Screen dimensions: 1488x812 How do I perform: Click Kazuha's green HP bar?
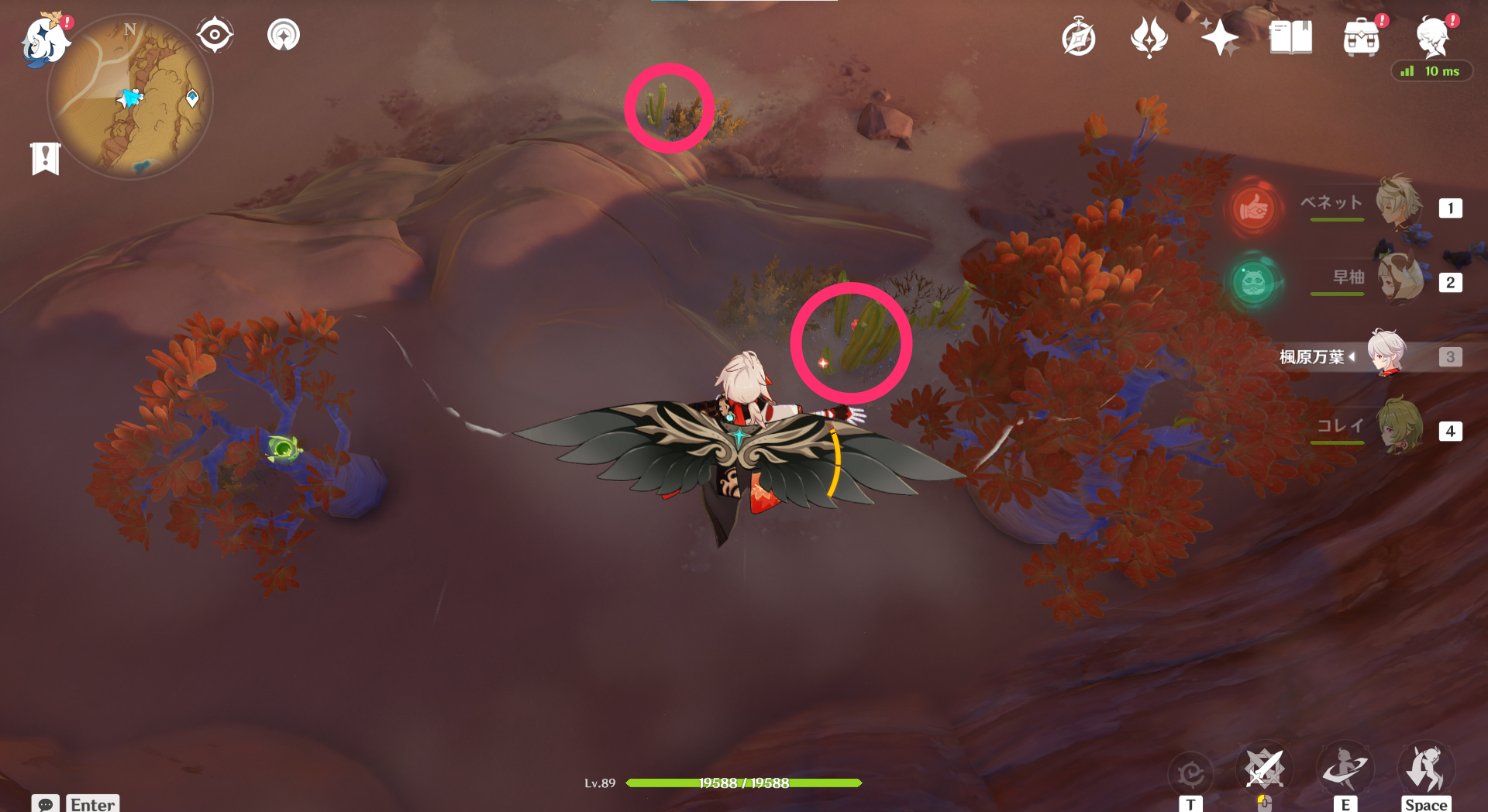point(744,783)
